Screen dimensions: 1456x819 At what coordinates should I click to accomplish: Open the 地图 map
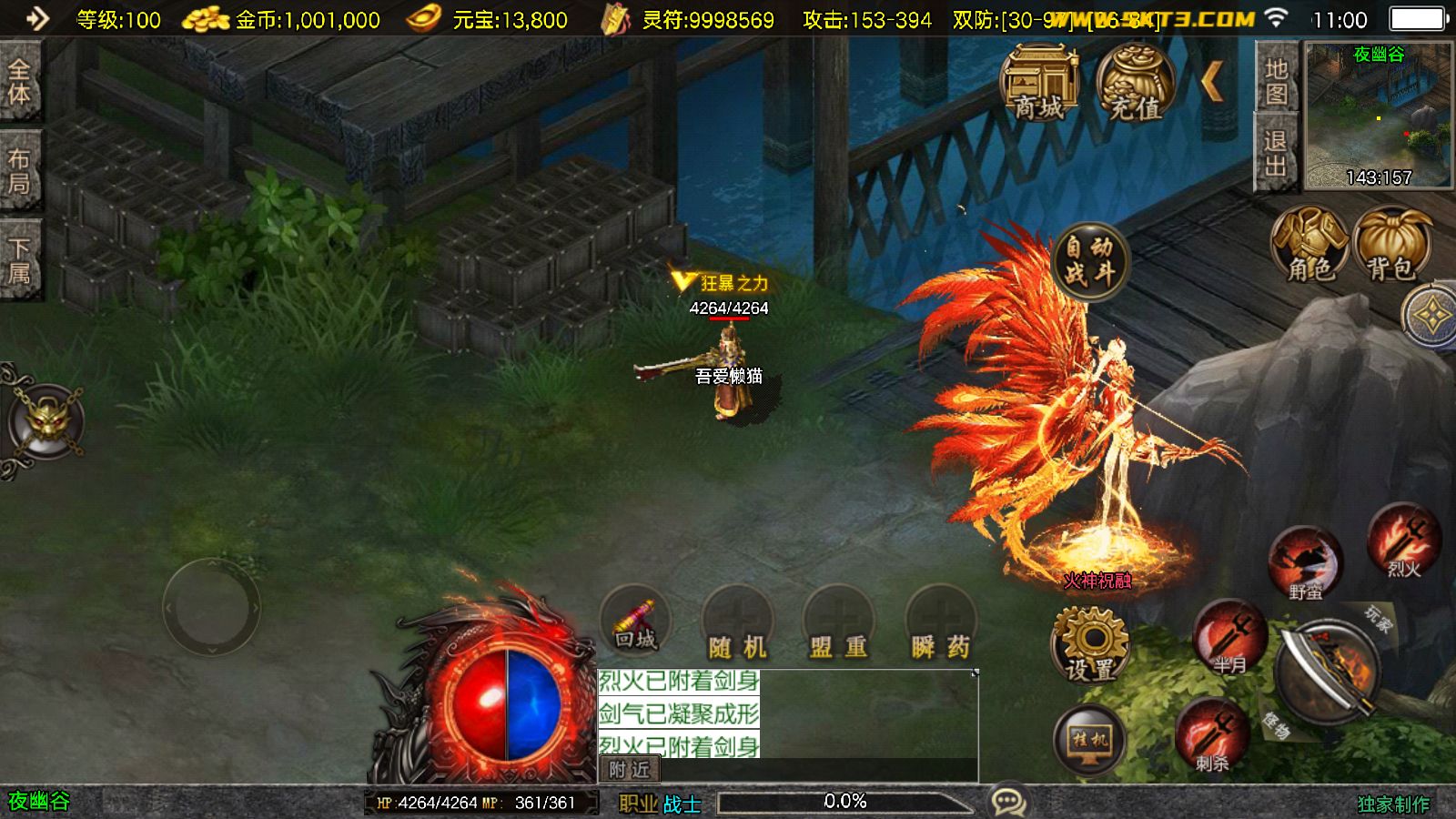[1276, 81]
